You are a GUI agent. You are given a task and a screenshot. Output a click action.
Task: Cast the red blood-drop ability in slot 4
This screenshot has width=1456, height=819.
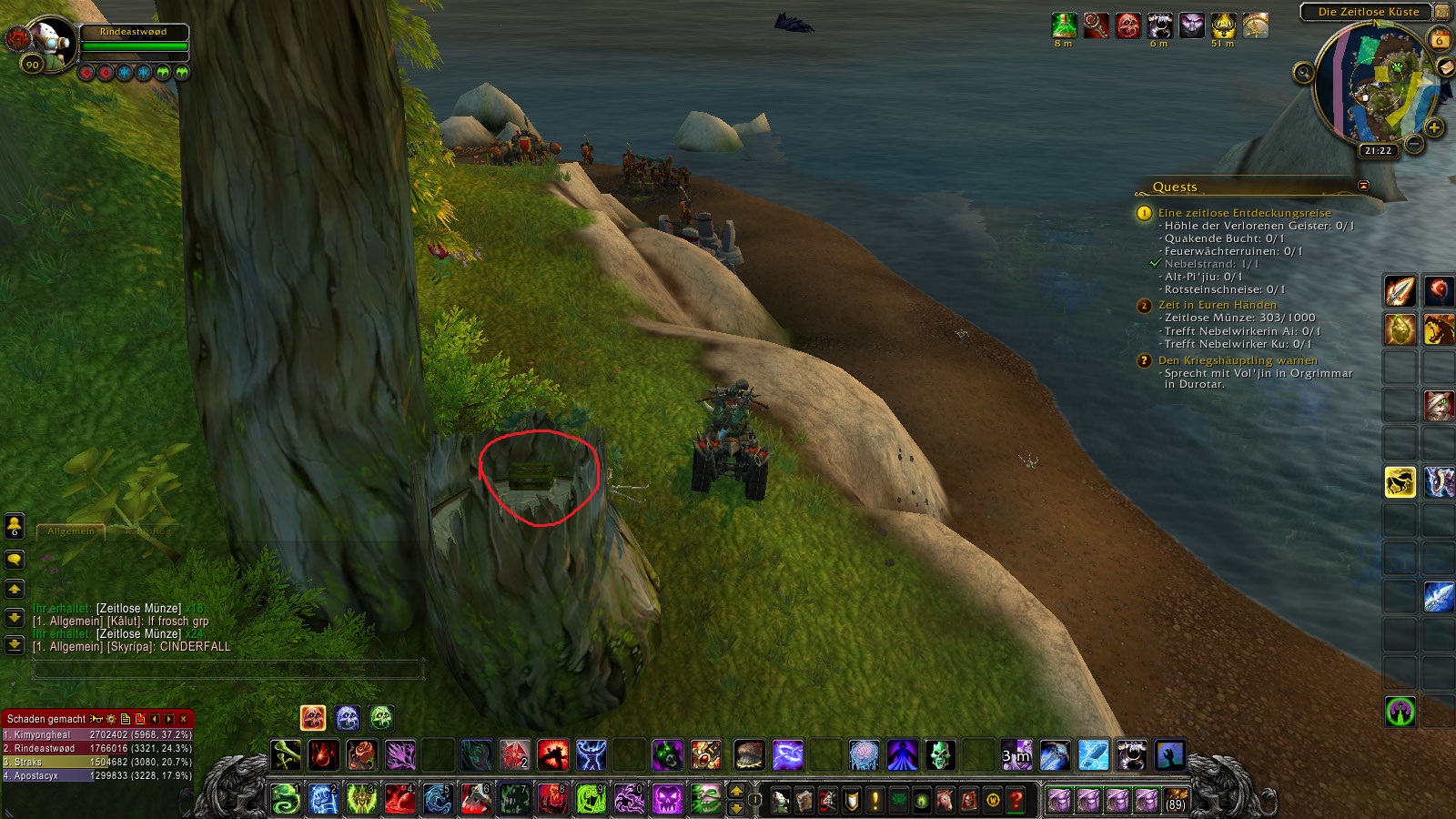399,799
